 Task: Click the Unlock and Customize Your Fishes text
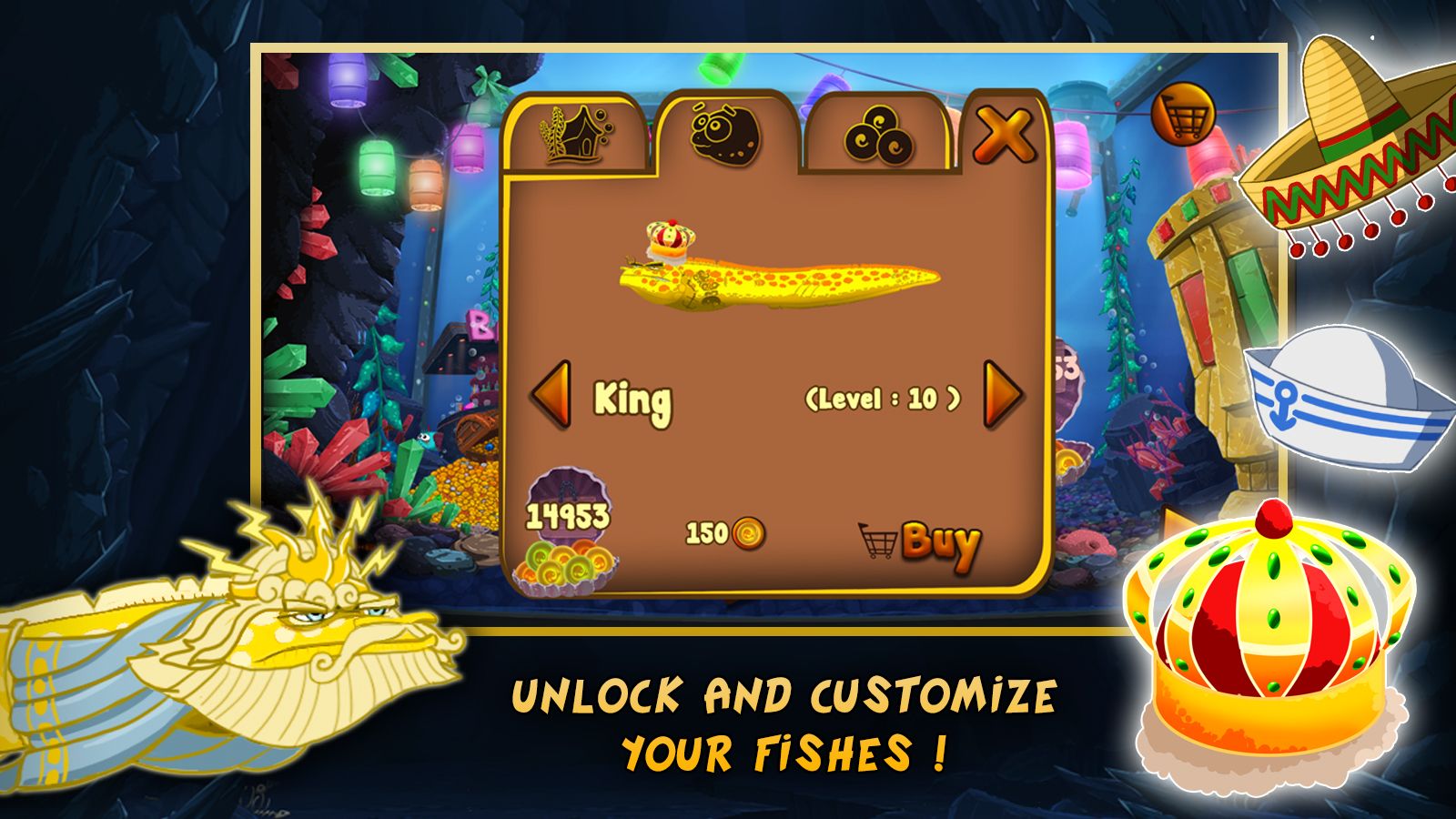tap(781, 719)
